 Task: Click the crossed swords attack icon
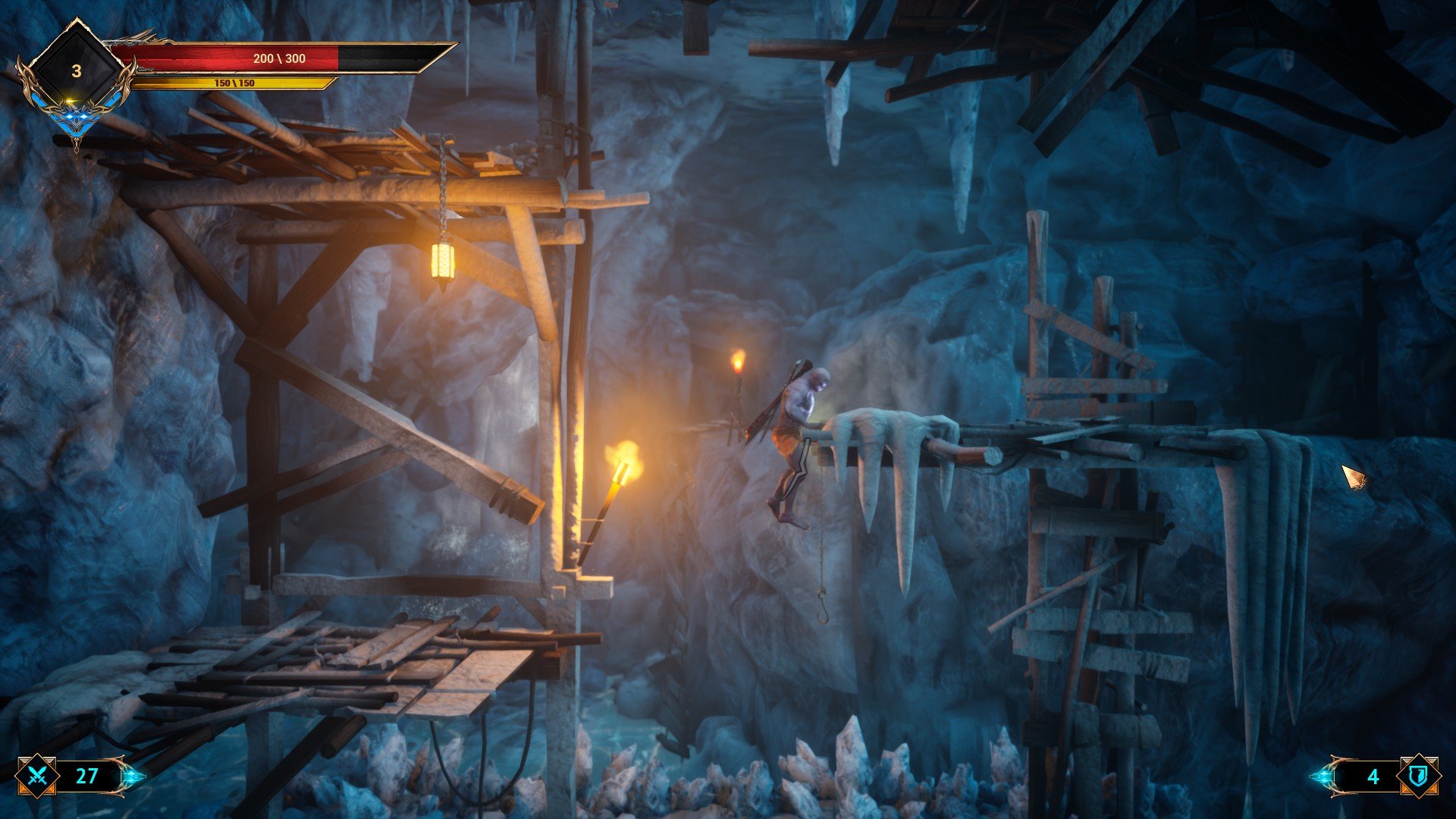pos(37,776)
